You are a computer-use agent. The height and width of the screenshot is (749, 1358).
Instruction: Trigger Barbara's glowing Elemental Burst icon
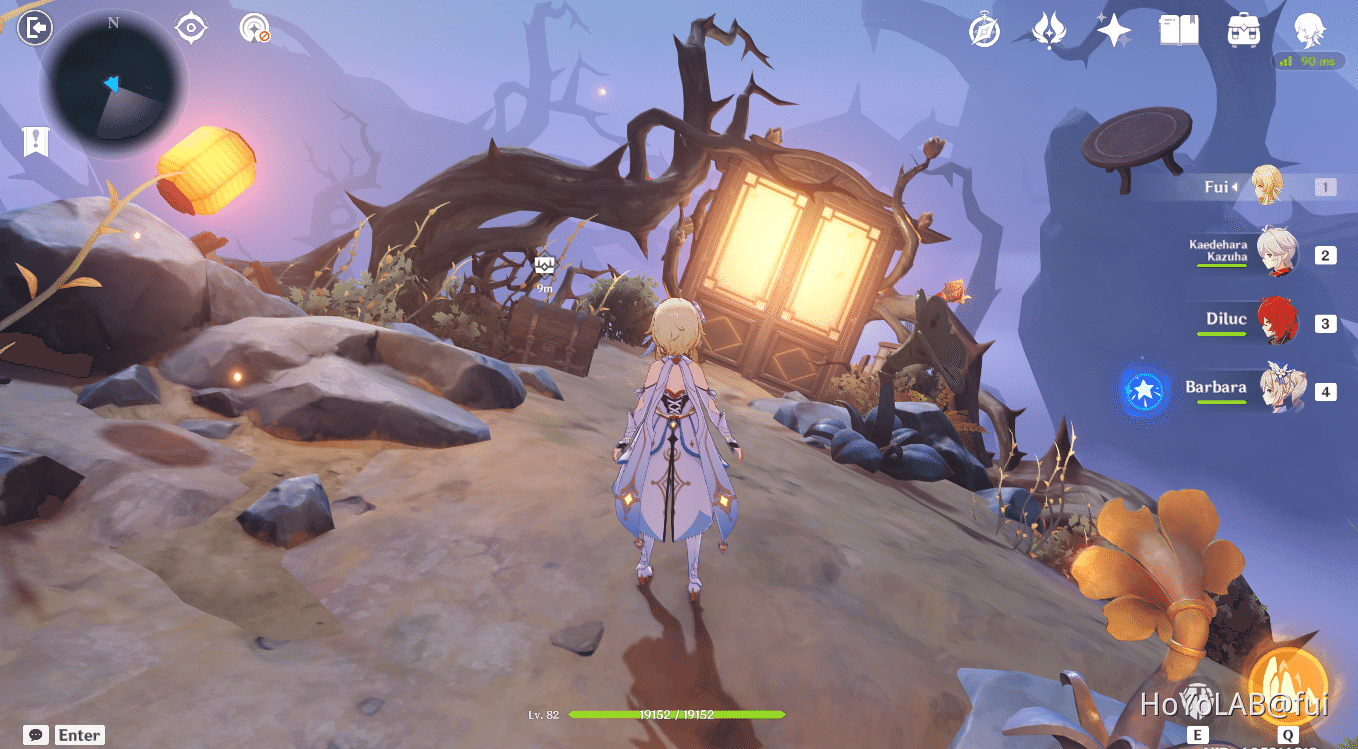click(x=1143, y=391)
